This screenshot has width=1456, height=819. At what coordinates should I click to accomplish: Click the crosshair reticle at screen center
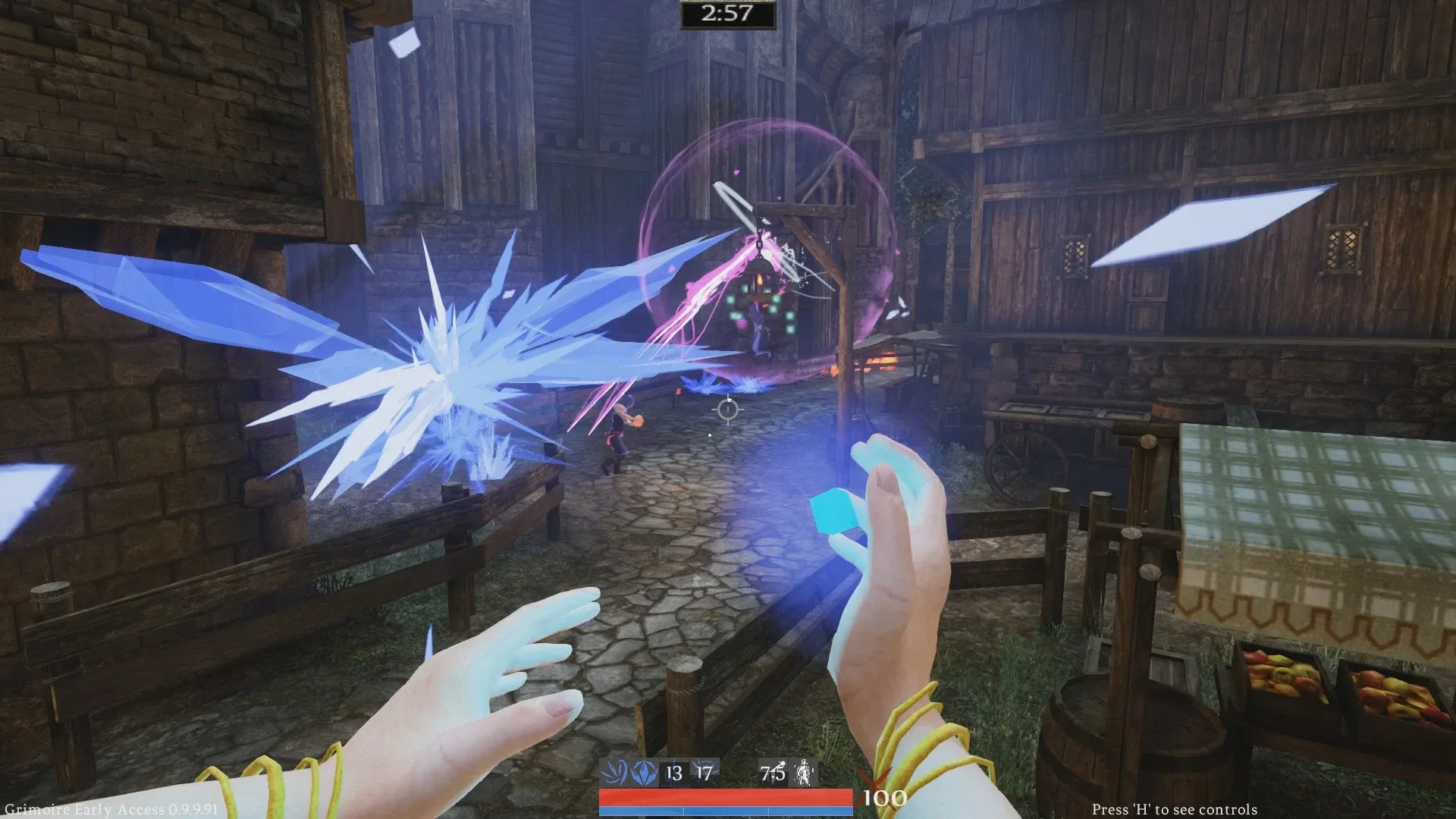(728, 409)
